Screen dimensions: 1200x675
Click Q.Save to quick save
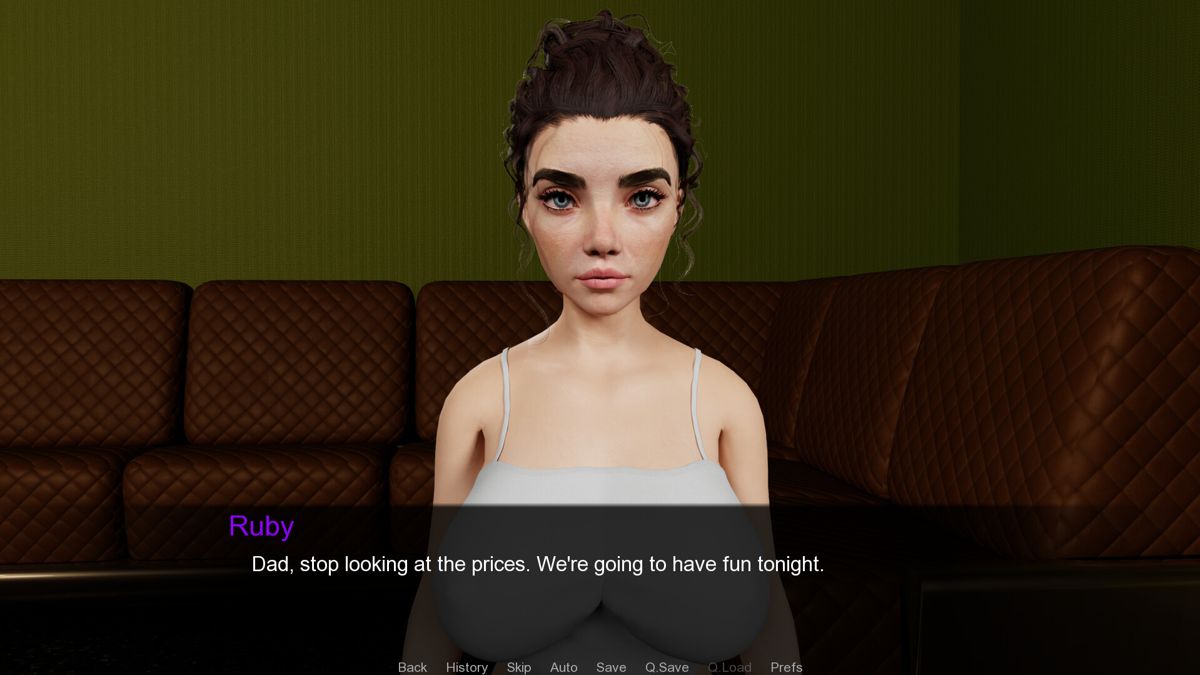(x=666, y=667)
